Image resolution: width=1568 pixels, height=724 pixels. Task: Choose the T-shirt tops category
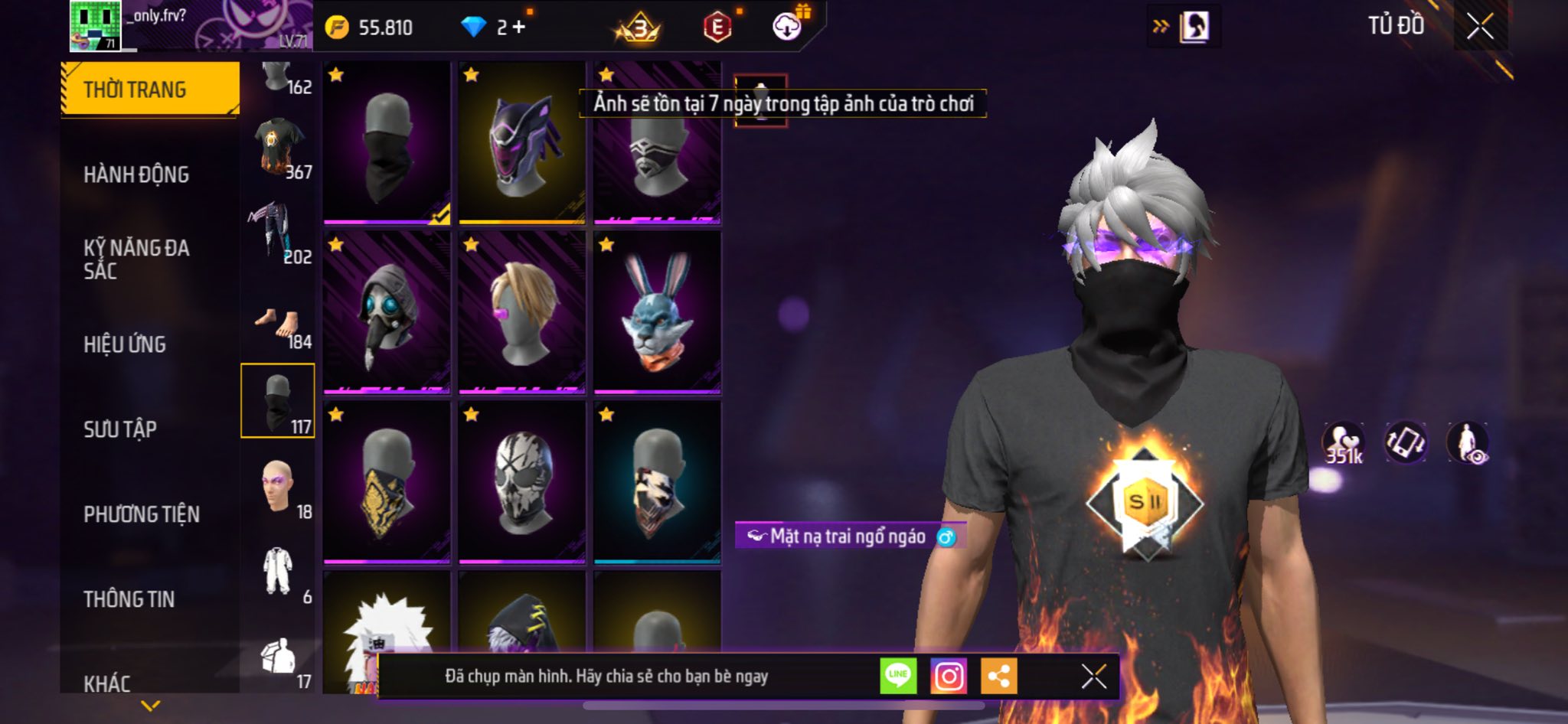279,147
